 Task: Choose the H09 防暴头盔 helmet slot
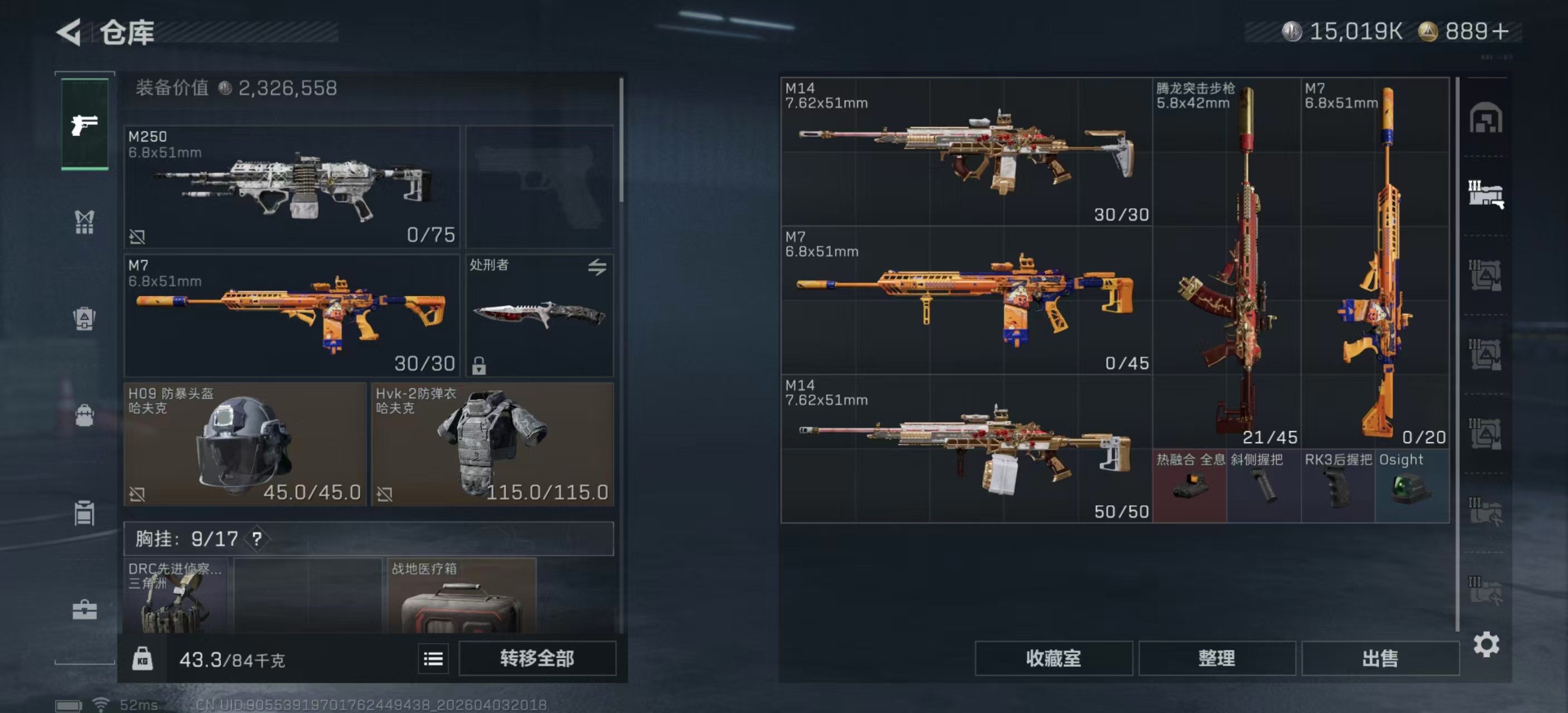click(x=244, y=444)
